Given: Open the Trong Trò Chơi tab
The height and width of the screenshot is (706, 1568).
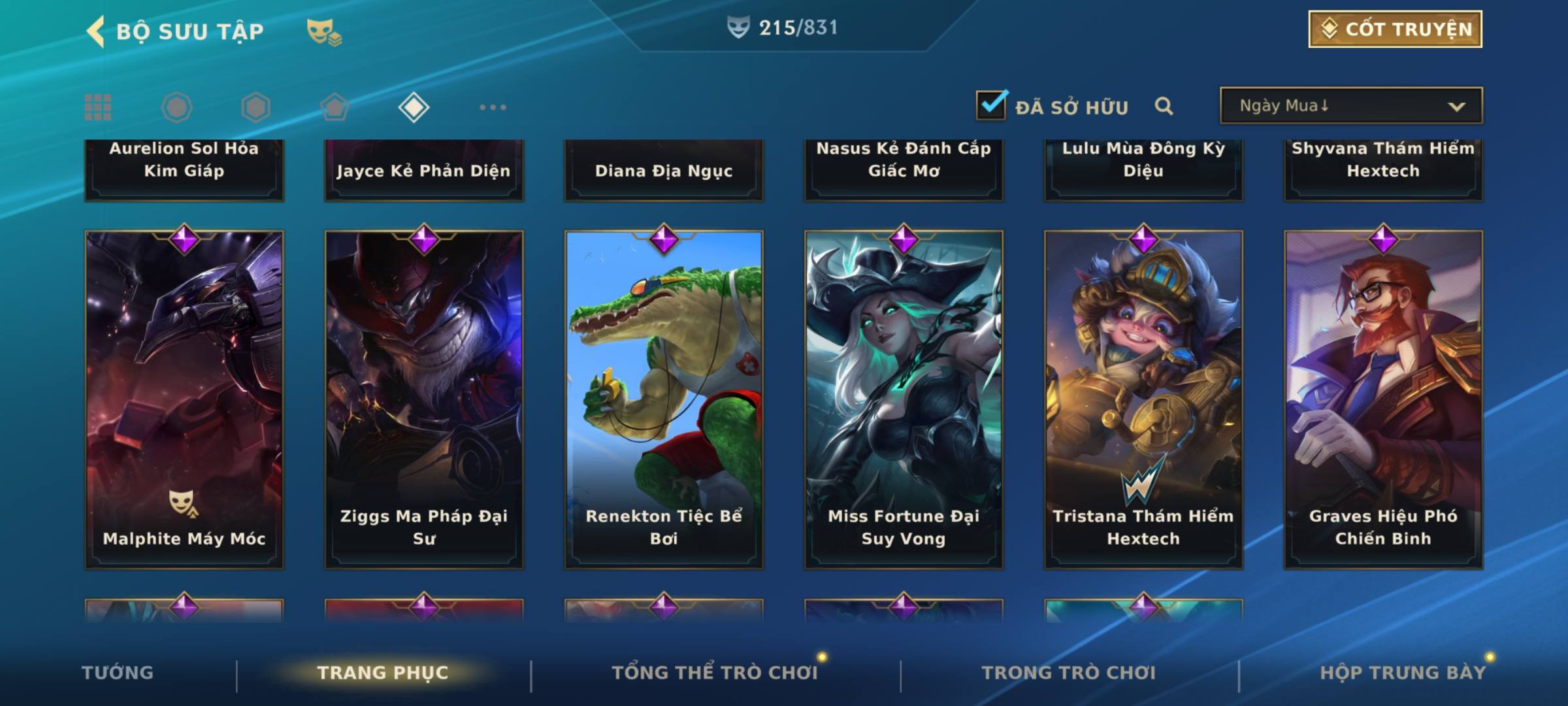Looking at the screenshot, I should [1068, 673].
